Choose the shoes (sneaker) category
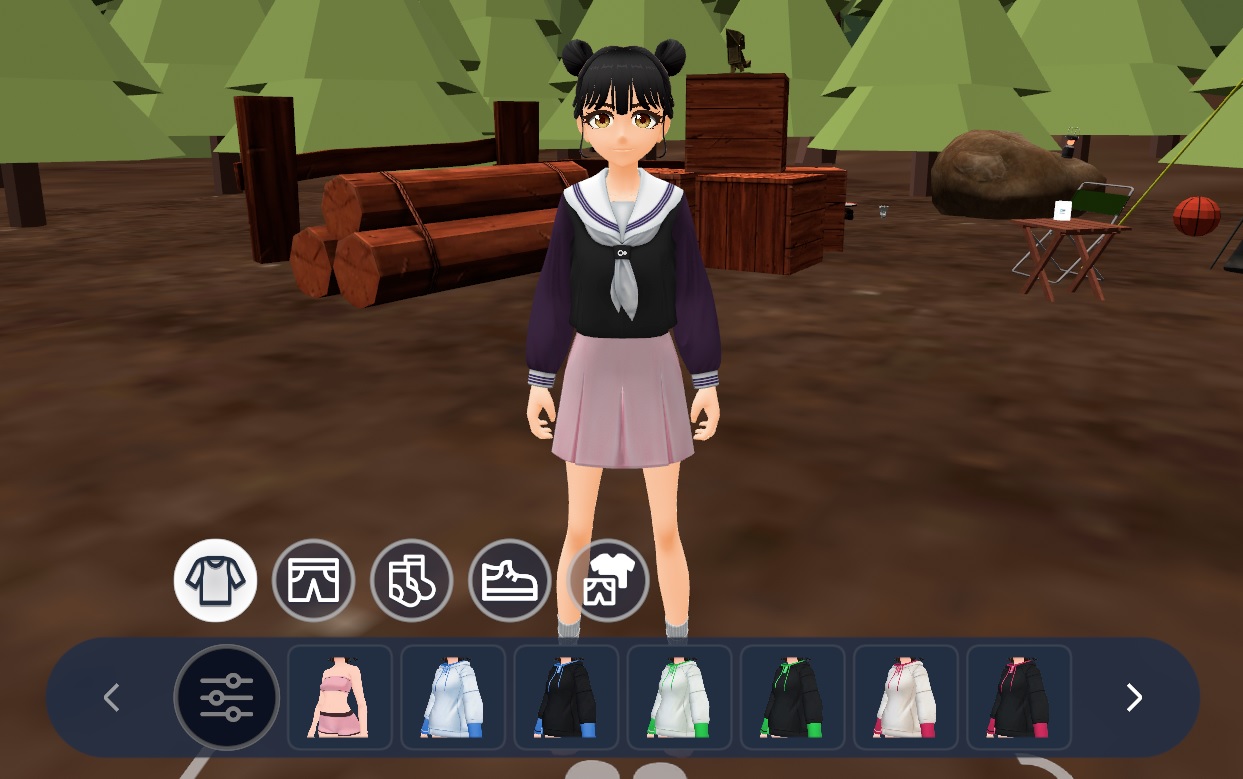The width and height of the screenshot is (1243, 779). pos(509,580)
